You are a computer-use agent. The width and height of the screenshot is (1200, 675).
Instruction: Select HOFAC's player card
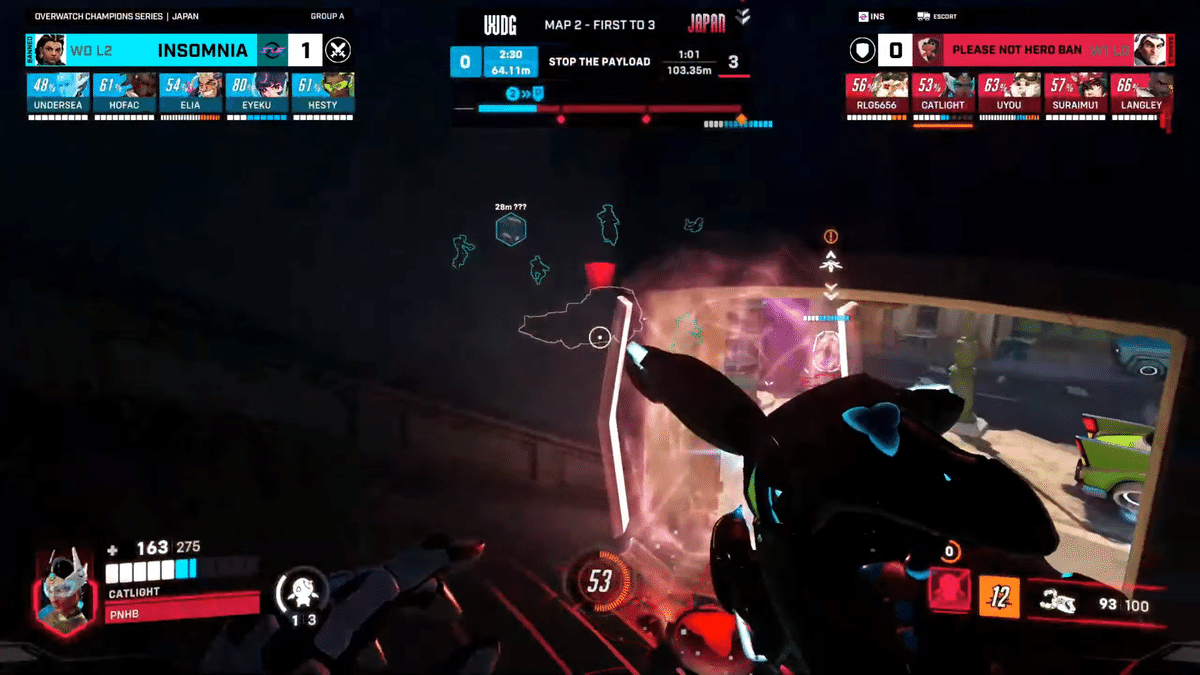pos(124,92)
